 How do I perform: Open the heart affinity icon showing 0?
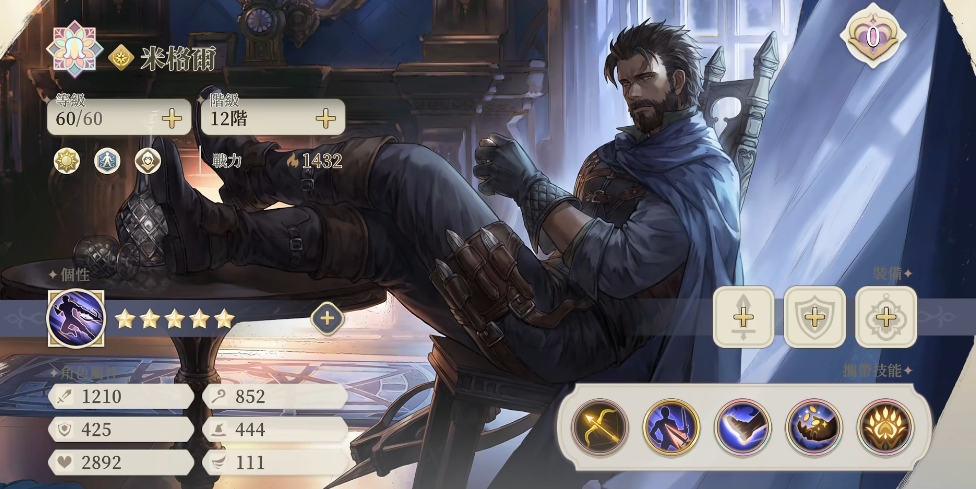[x=872, y=37]
